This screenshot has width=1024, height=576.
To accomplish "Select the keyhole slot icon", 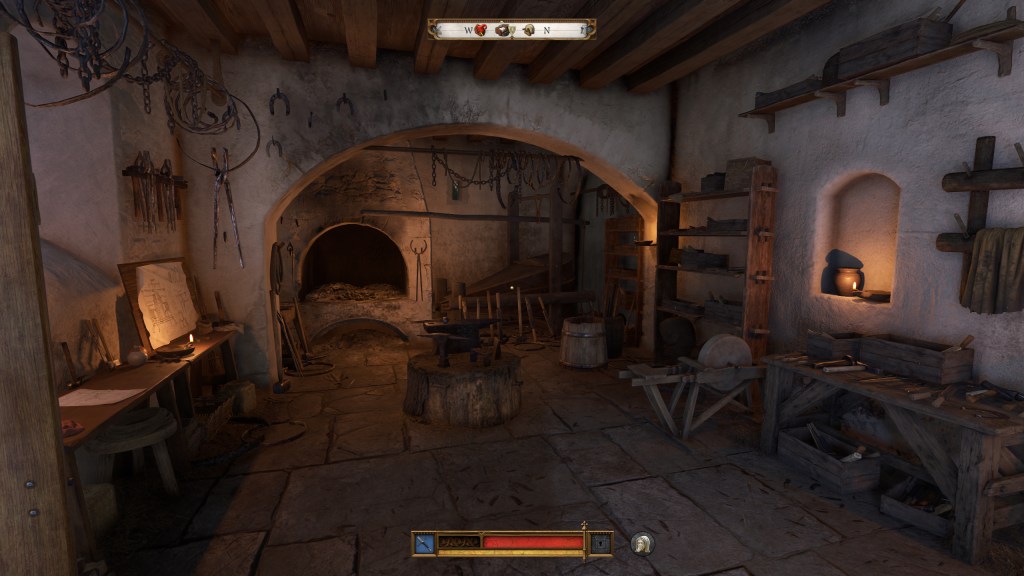I will (x=600, y=543).
